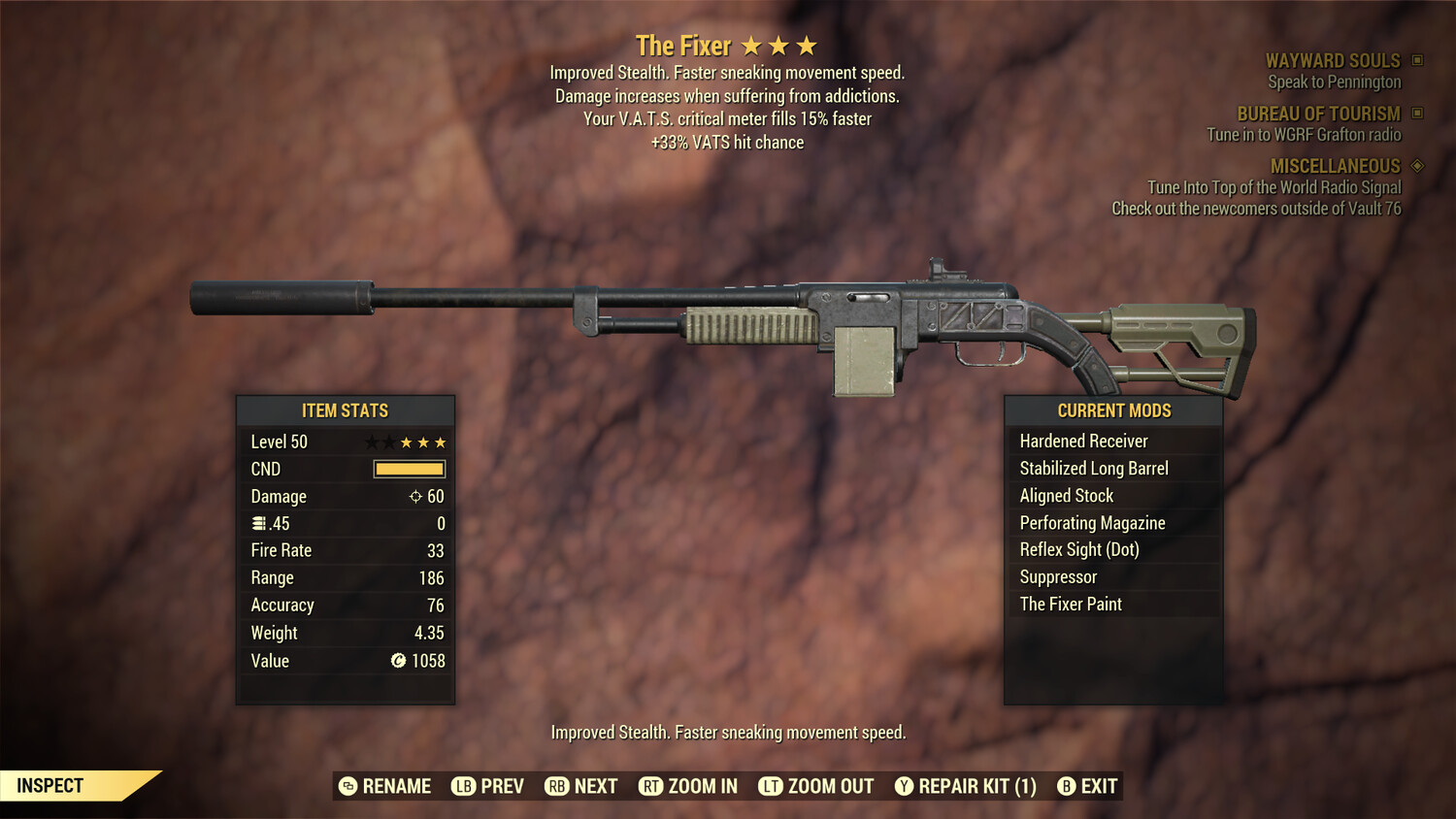The height and width of the screenshot is (819, 1456).
Task: Exit the inspect screen
Action: 1088,786
